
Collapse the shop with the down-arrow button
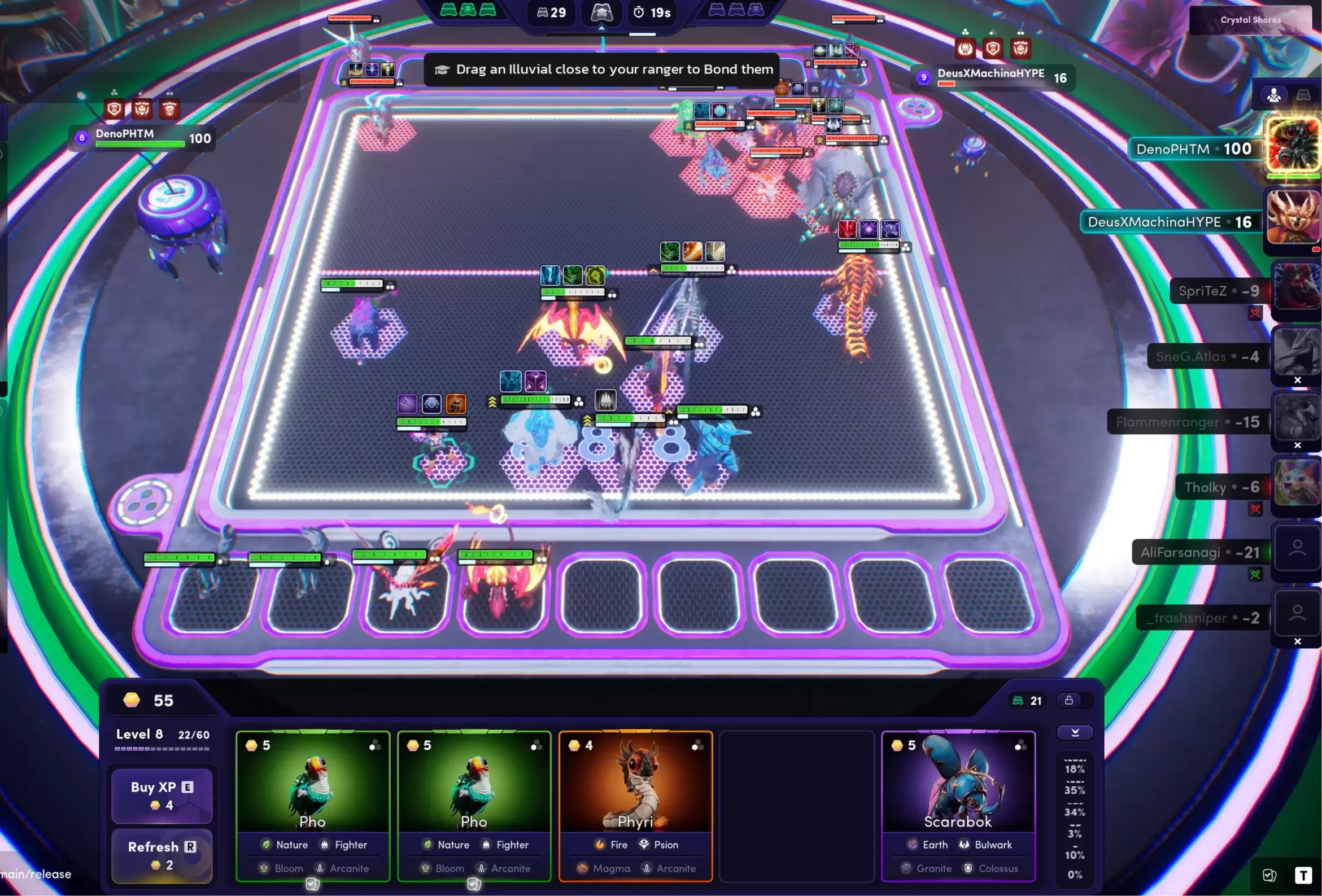(1075, 732)
